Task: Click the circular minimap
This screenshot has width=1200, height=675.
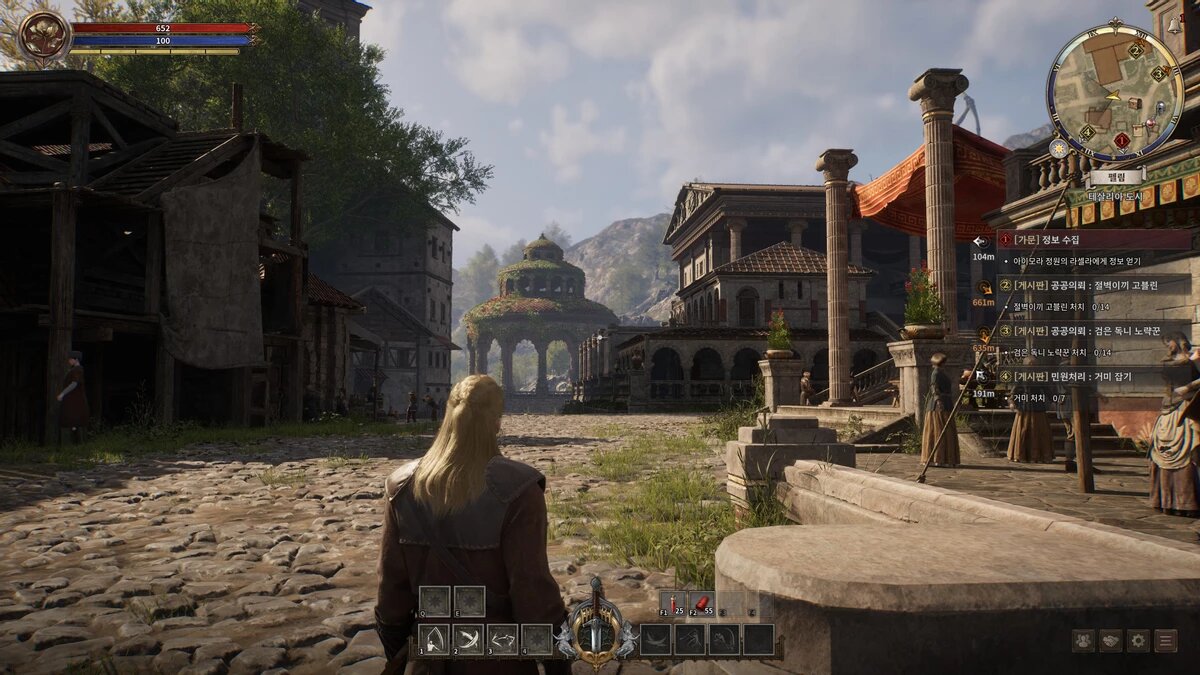Action: (1114, 92)
